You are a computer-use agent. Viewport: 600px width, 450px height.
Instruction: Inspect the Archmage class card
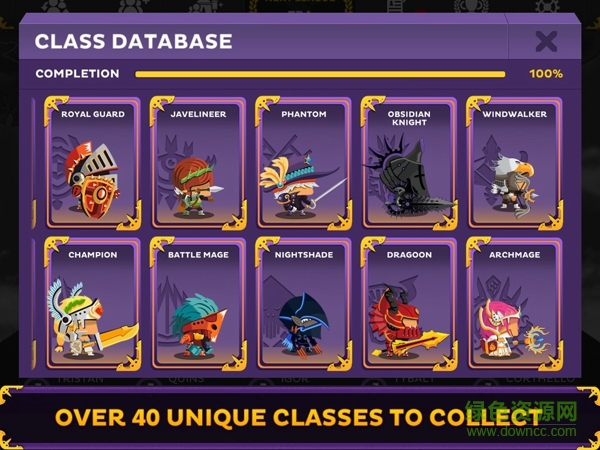tap(514, 305)
